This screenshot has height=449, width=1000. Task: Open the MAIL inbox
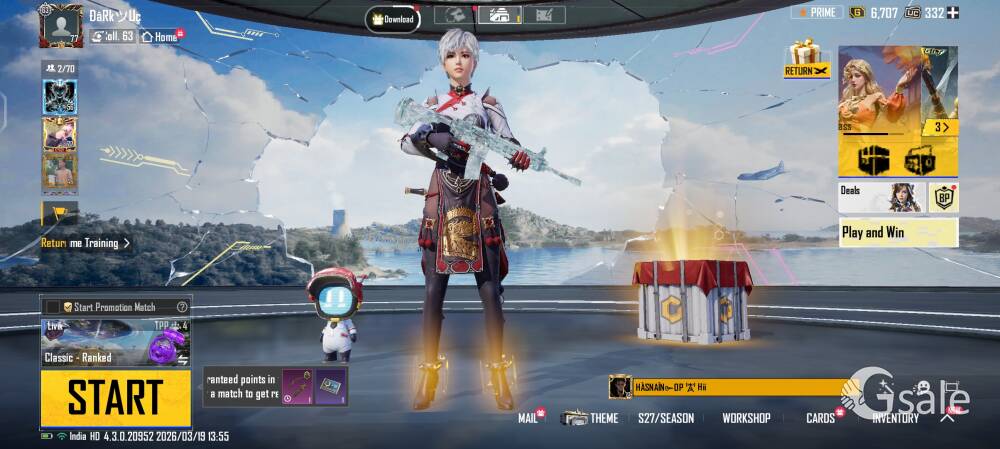(528, 418)
